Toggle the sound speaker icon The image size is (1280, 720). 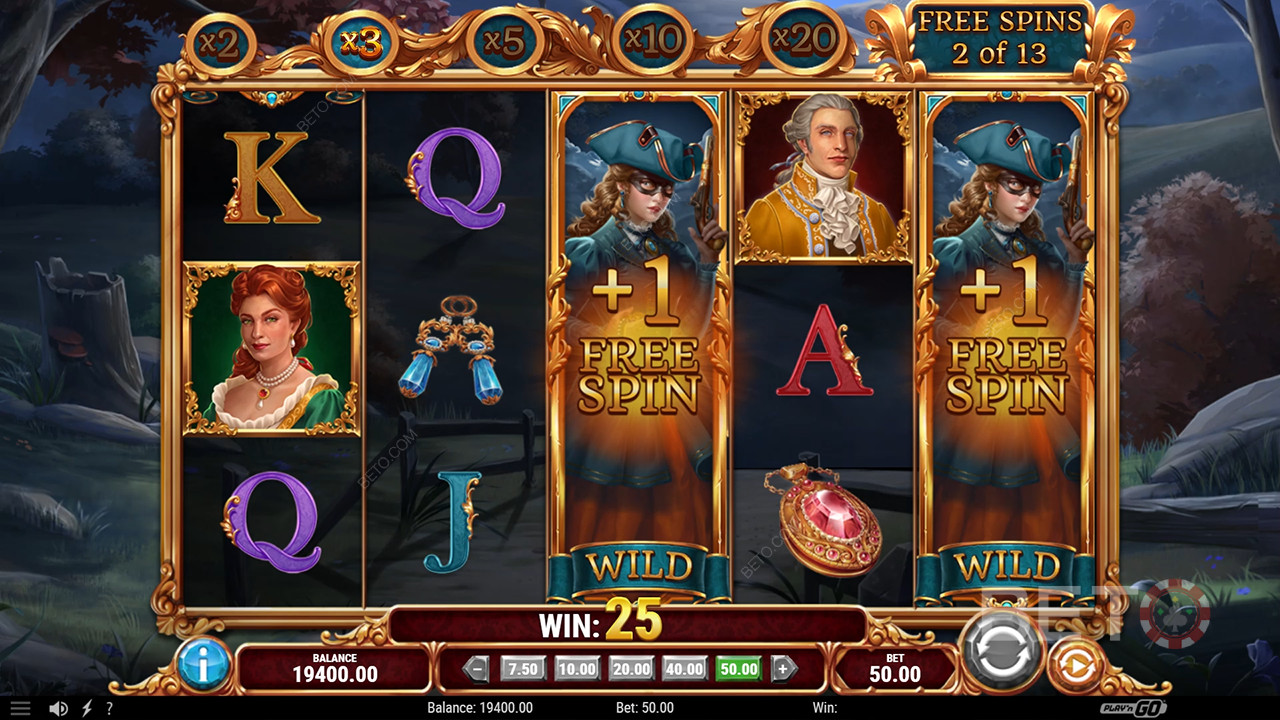(x=59, y=708)
